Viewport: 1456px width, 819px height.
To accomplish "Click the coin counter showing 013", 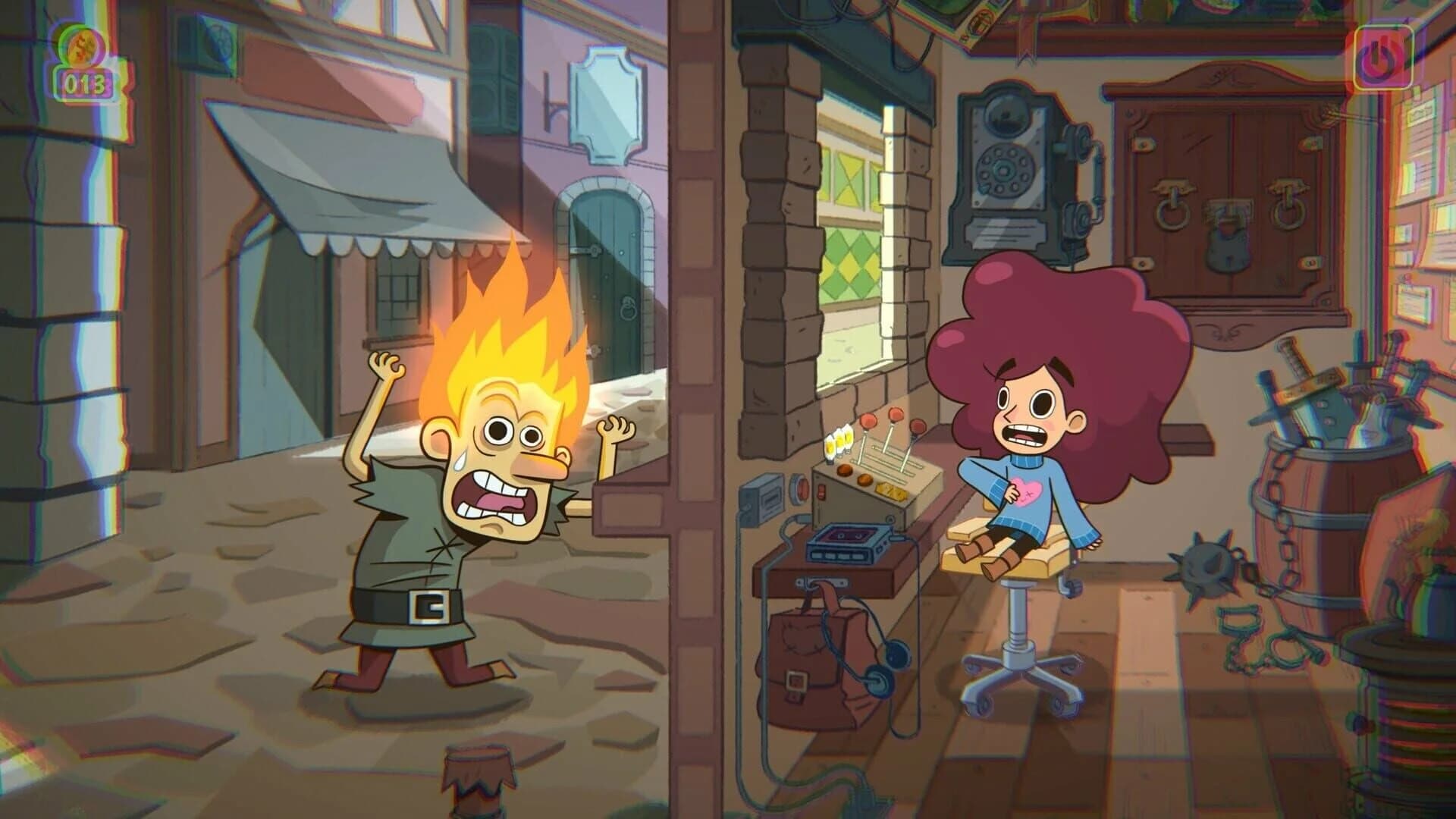I will click(87, 83).
